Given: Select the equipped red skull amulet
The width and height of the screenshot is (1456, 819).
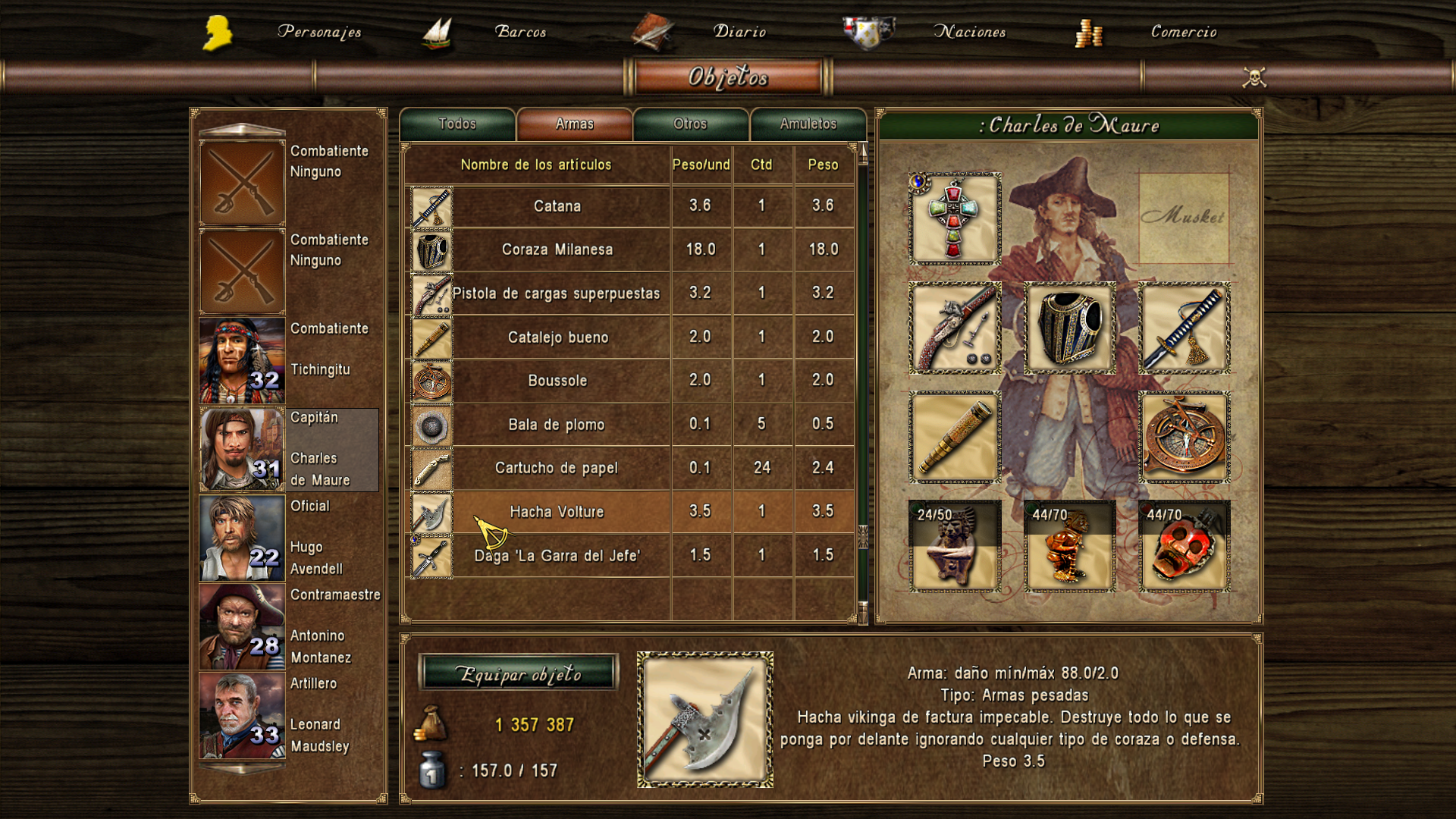Looking at the screenshot, I should point(1184,546).
